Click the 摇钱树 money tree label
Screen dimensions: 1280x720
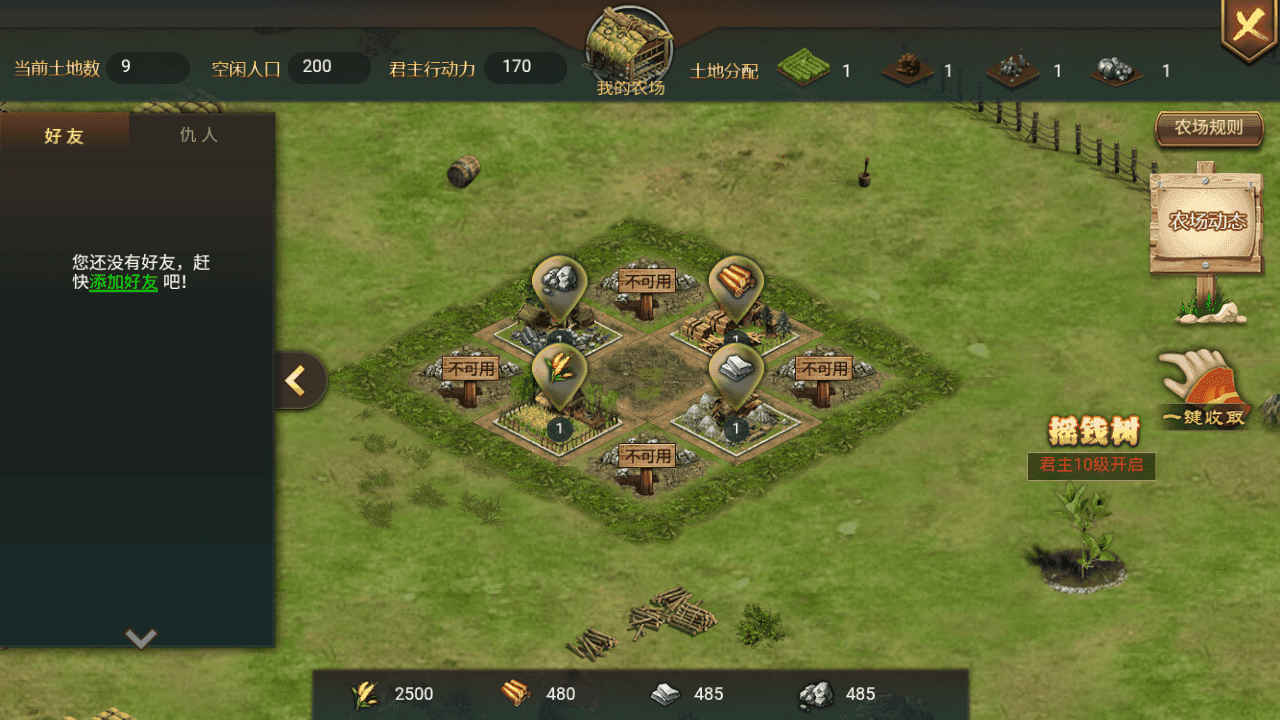coord(1093,432)
